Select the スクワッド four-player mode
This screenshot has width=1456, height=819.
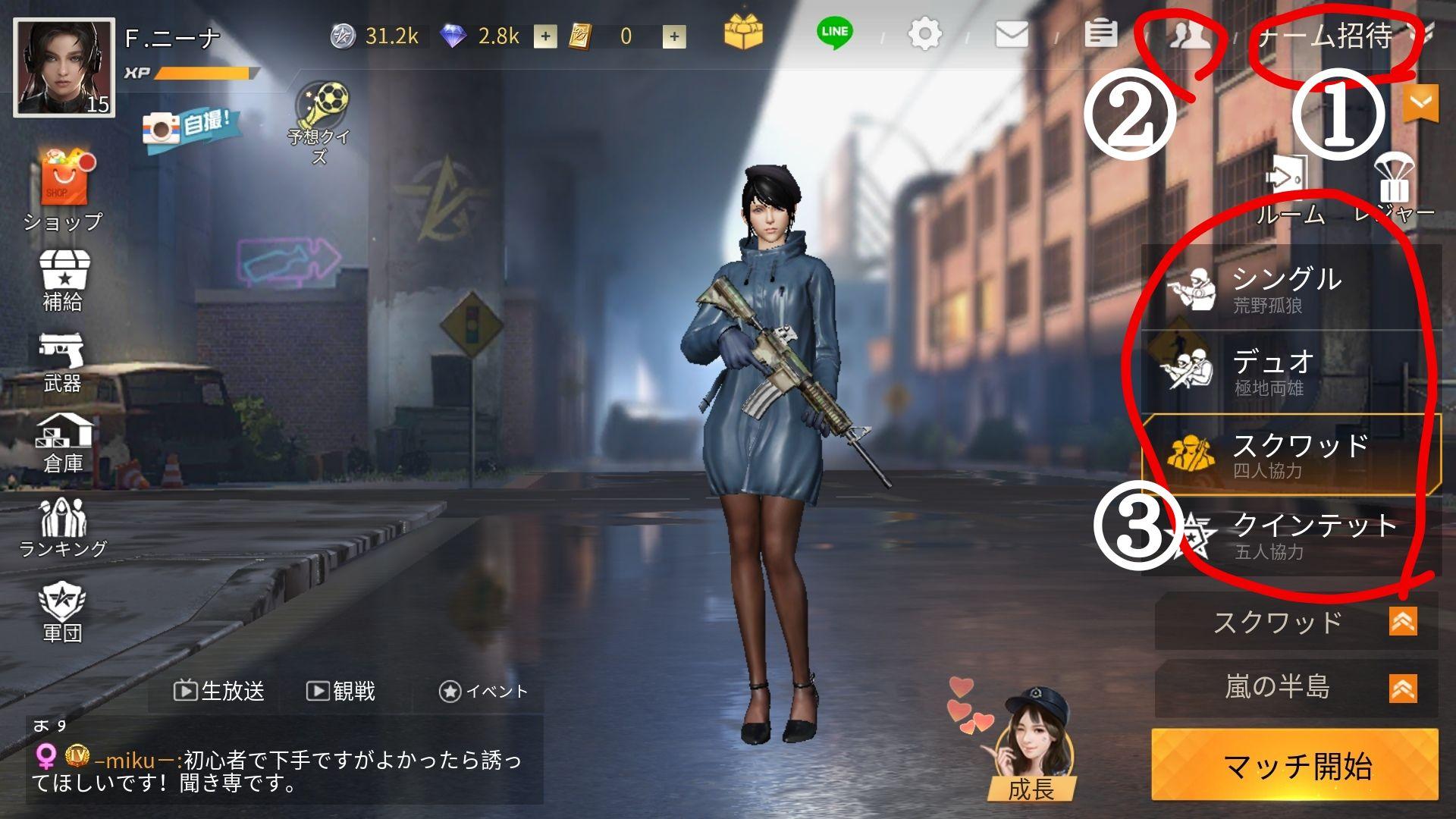pos(1291,455)
